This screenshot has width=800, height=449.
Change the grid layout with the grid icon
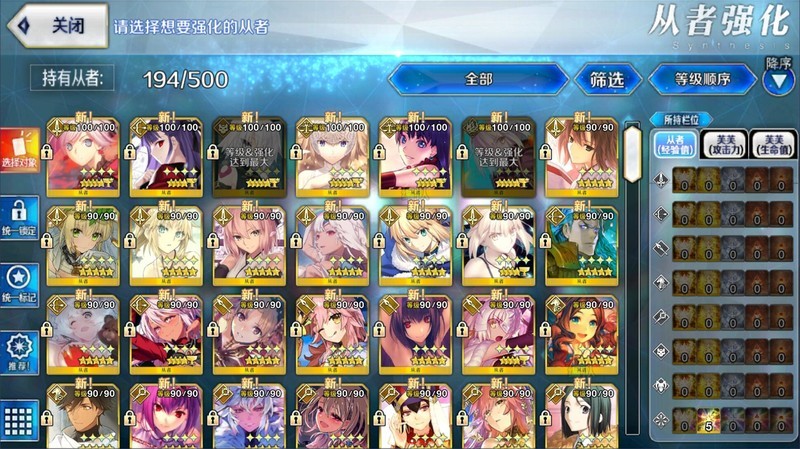pos(20,421)
